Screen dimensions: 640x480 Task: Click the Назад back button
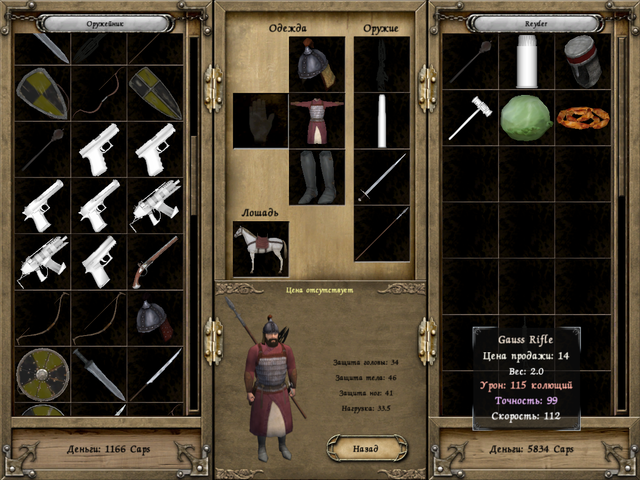pos(366,449)
